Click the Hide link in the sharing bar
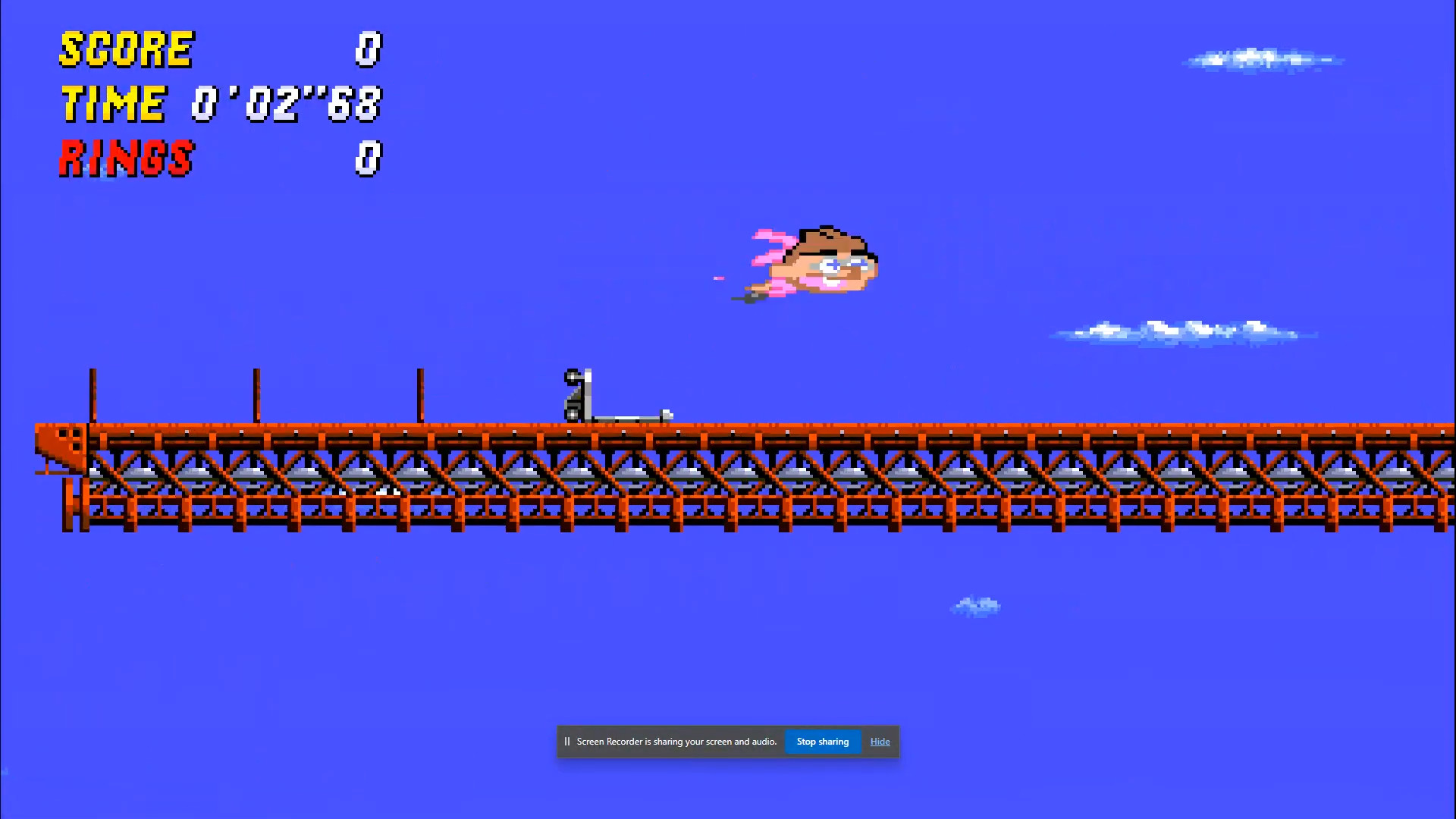This screenshot has width=1456, height=819. pyautogui.click(x=880, y=742)
